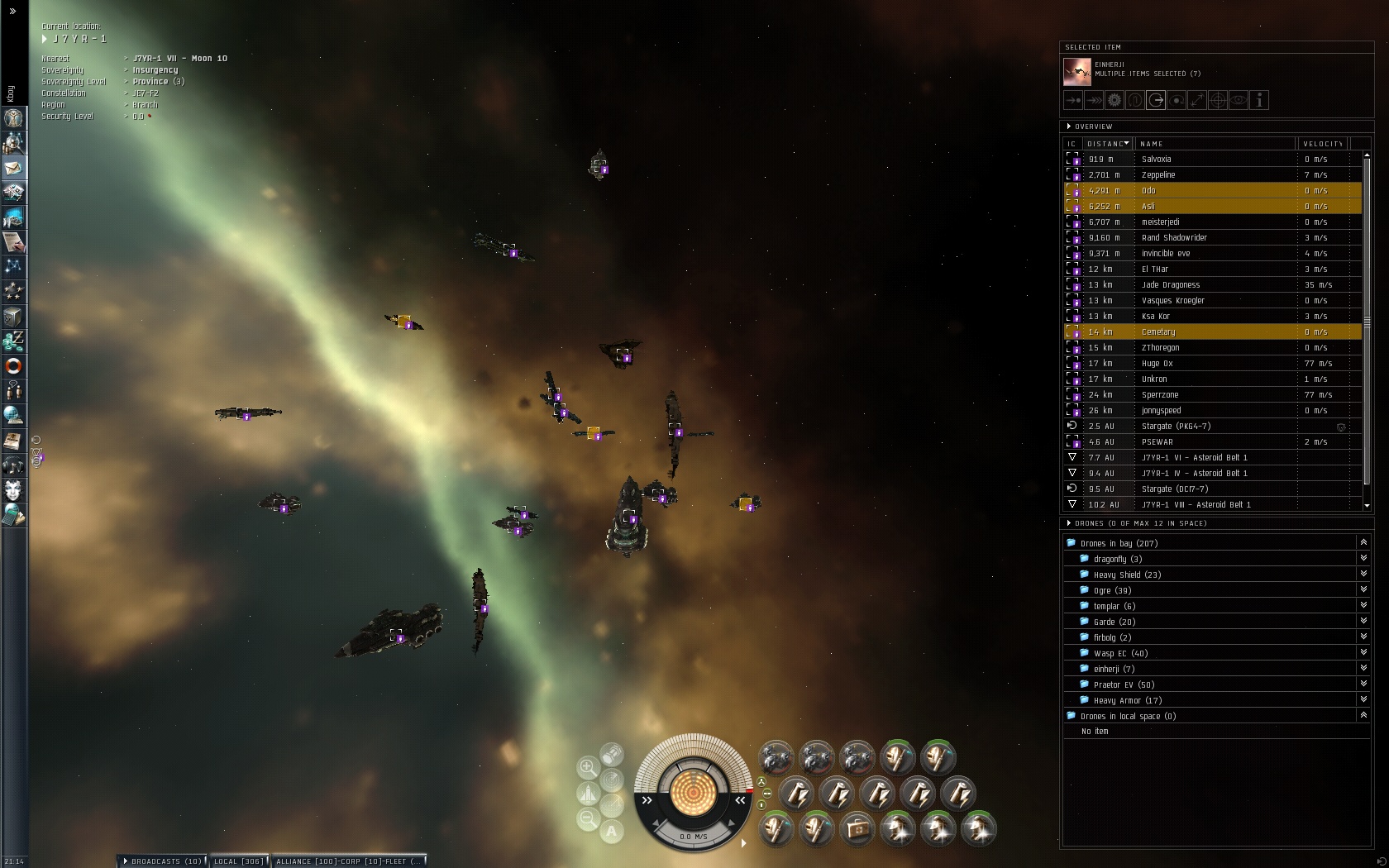Click the Stargate (PKG4-7) overview row

(1176, 427)
